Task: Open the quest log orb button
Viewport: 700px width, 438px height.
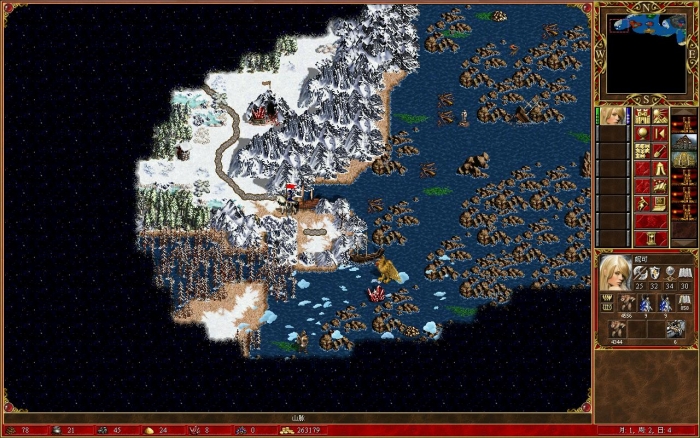Action: [x=641, y=133]
